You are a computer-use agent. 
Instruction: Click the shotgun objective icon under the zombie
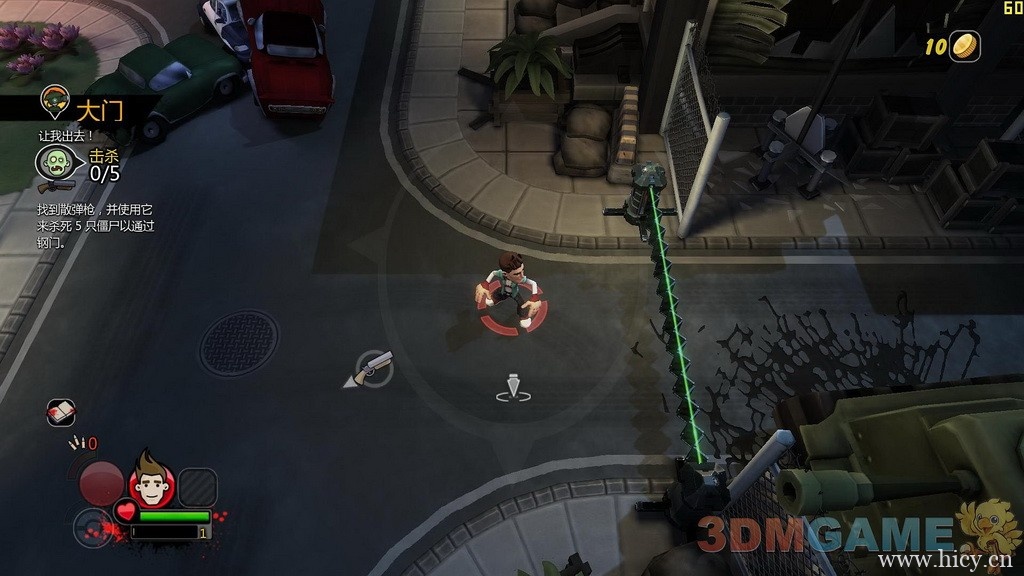point(56,186)
